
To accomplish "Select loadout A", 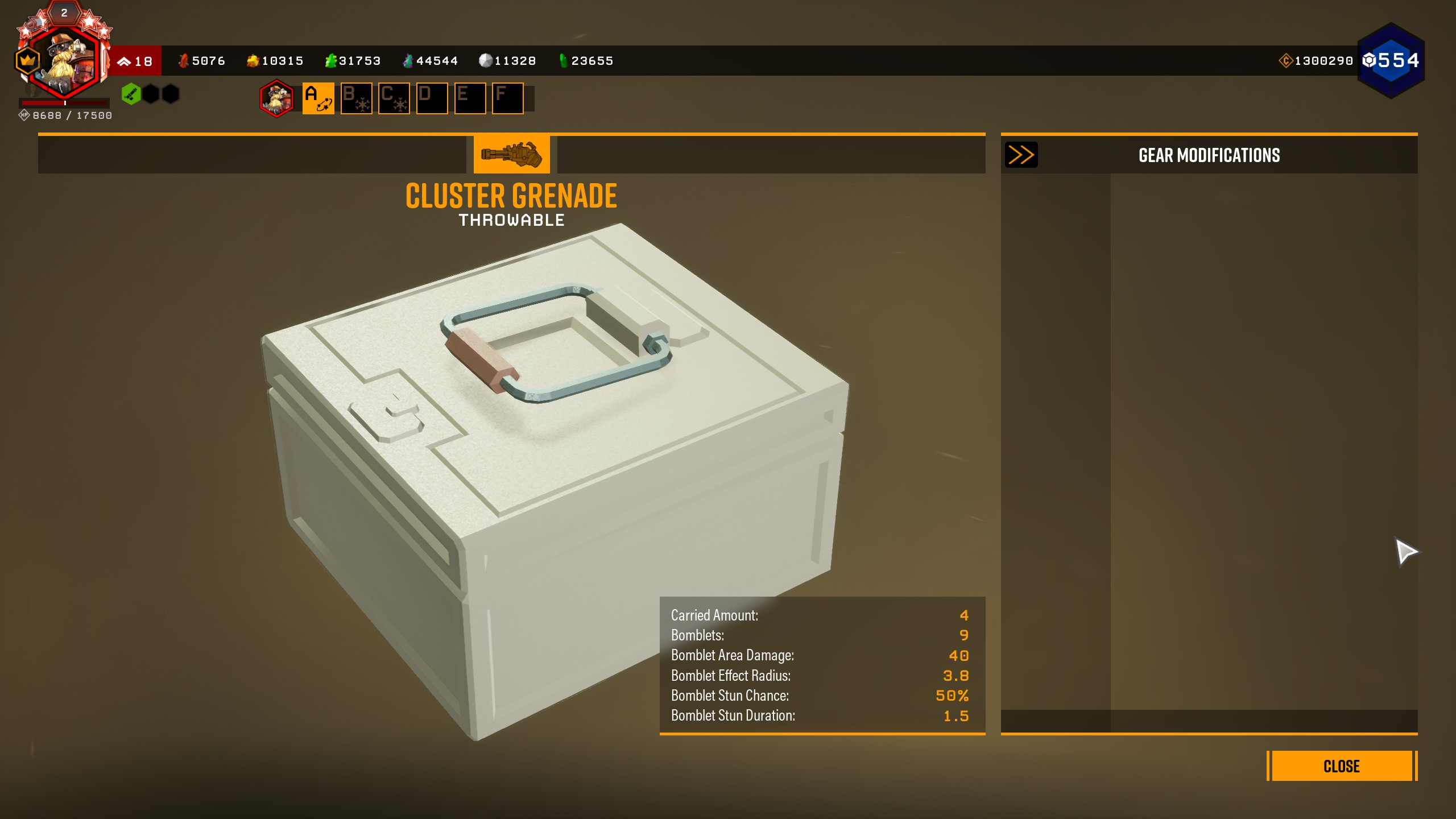I will (x=318, y=98).
